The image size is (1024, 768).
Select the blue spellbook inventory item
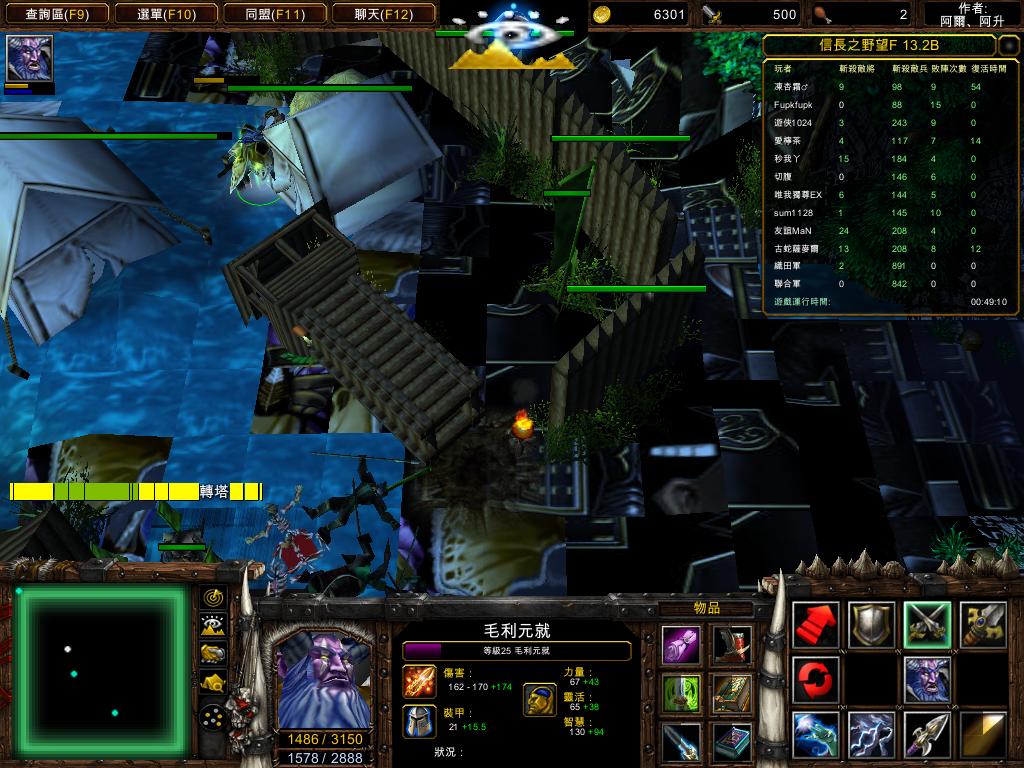[733, 741]
